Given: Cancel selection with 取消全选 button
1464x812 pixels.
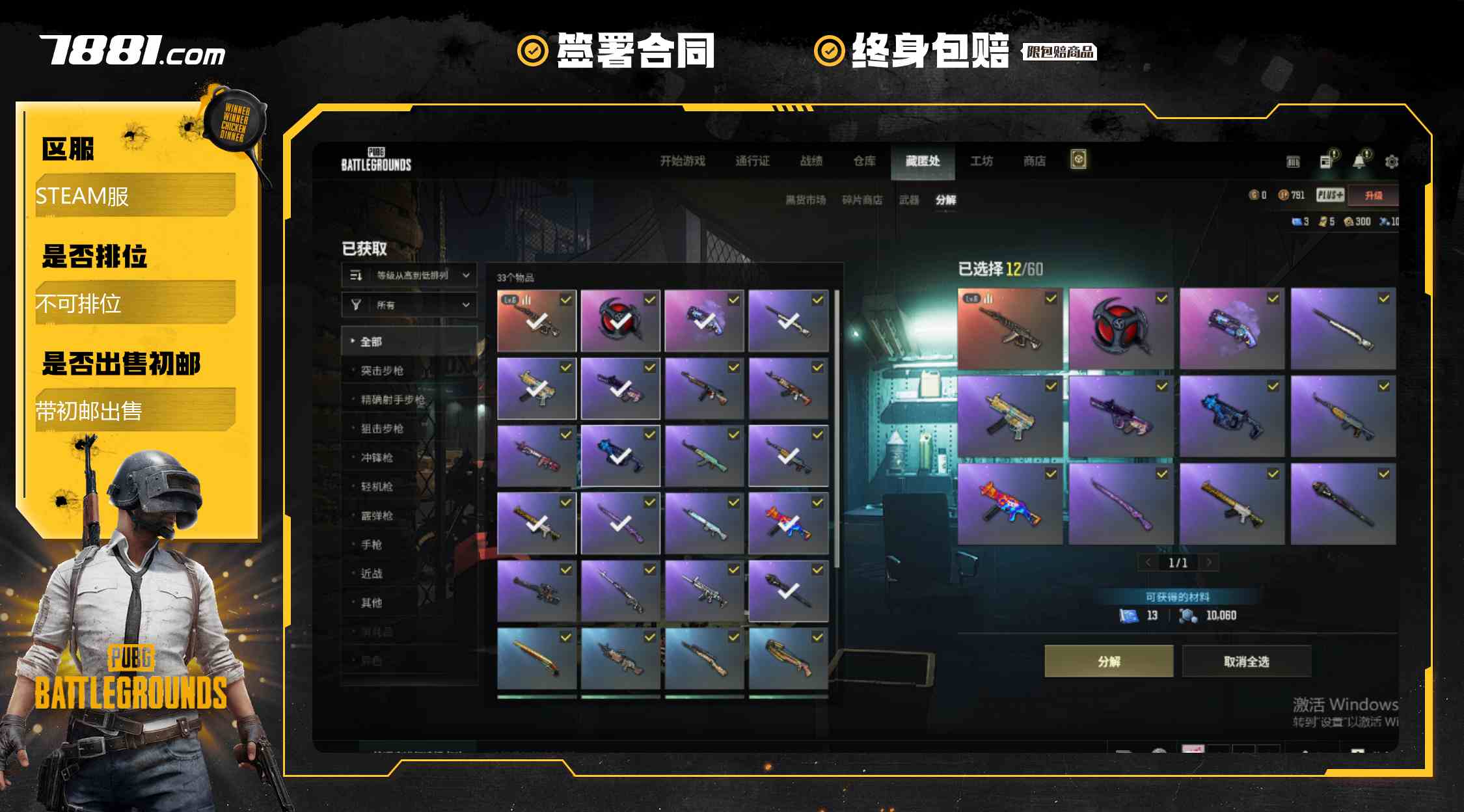Looking at the screenshot, I should point(1246,661).
